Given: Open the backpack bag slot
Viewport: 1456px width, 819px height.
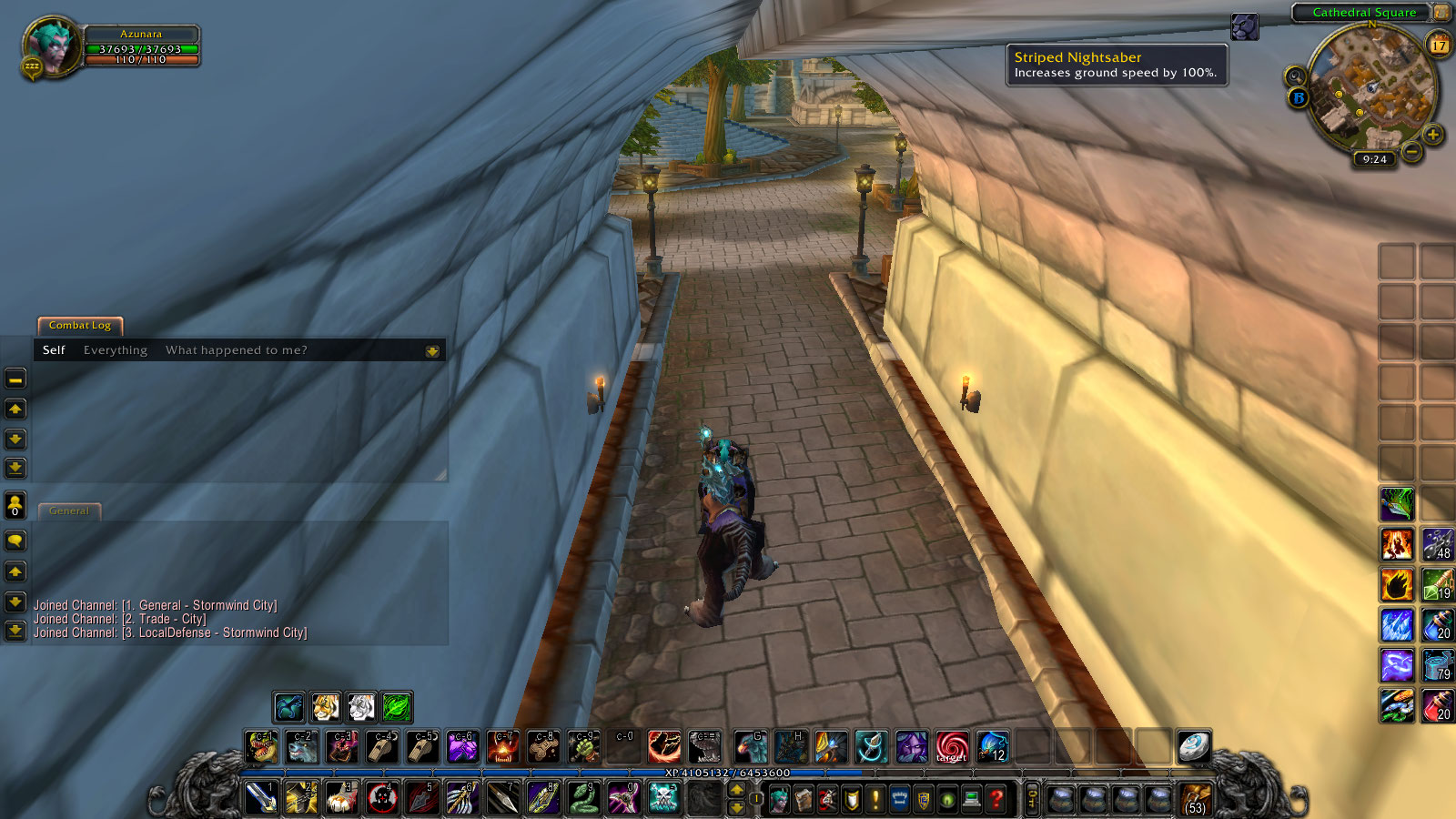Looking at the screenshot, I should (1195, 797).
